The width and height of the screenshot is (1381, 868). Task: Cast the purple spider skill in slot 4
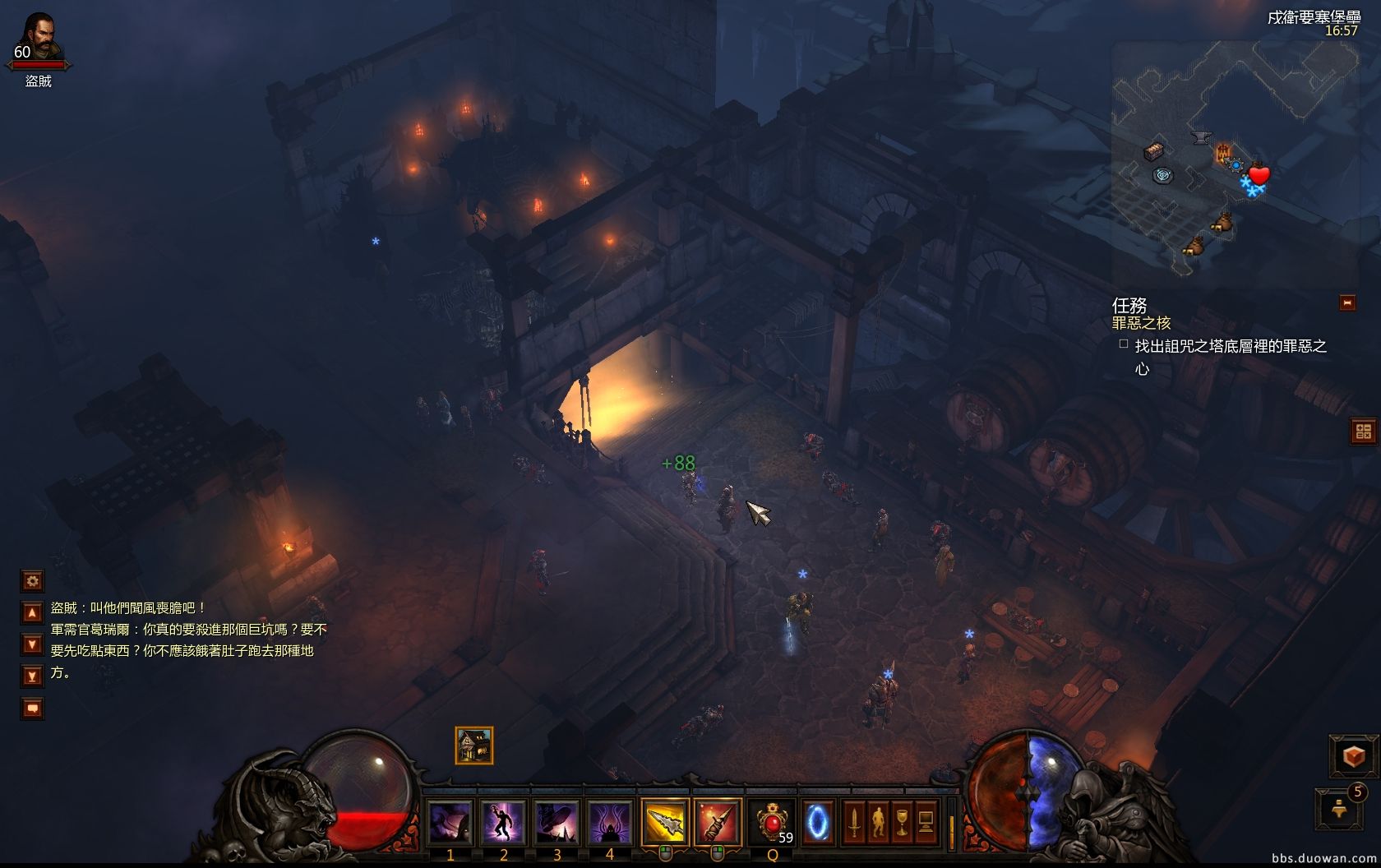pos(609,821)
